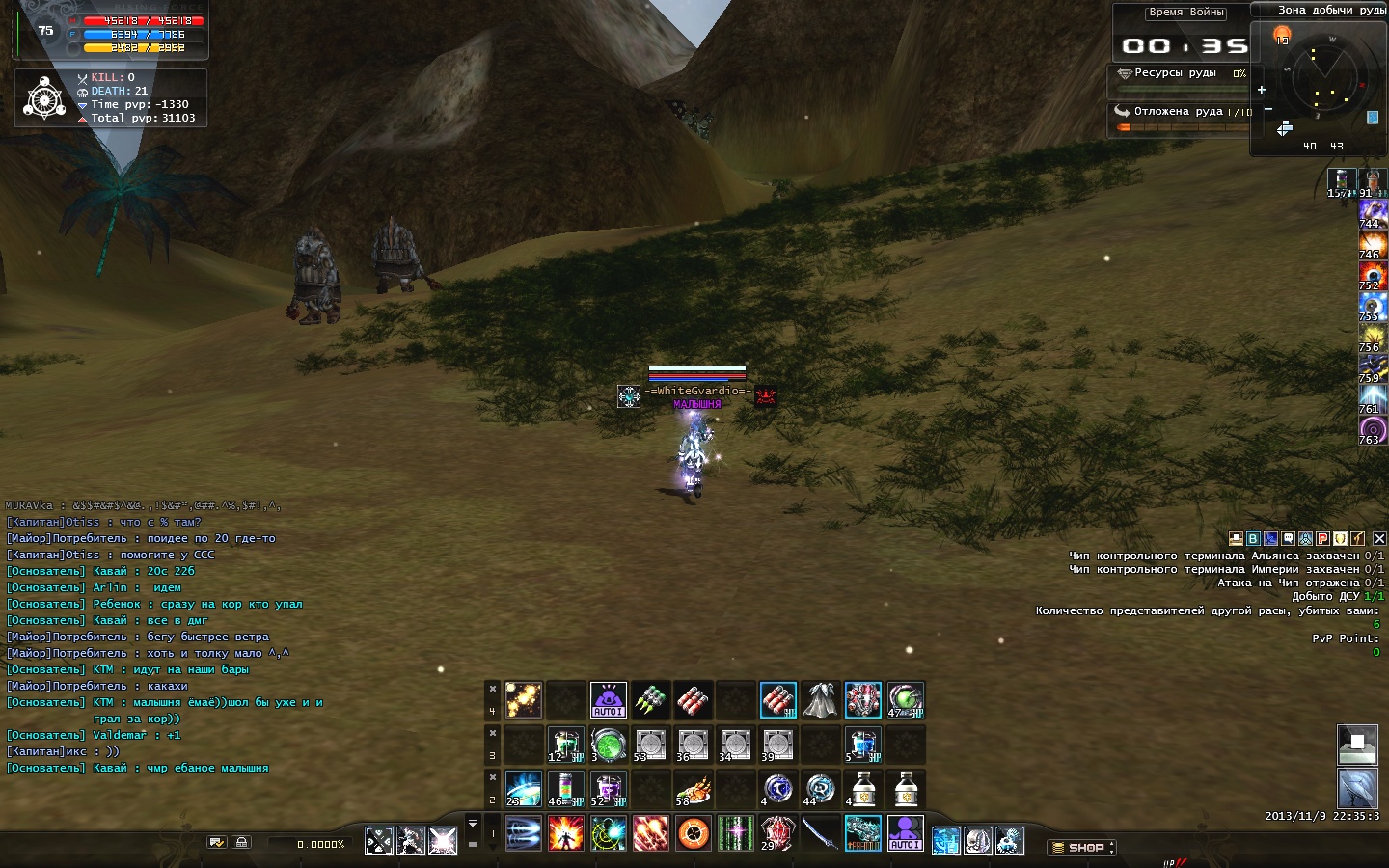1389x868 pixels.
Task: Click the WhiteGvardio target frame portrait icon
Action: (x=629, y=395)
